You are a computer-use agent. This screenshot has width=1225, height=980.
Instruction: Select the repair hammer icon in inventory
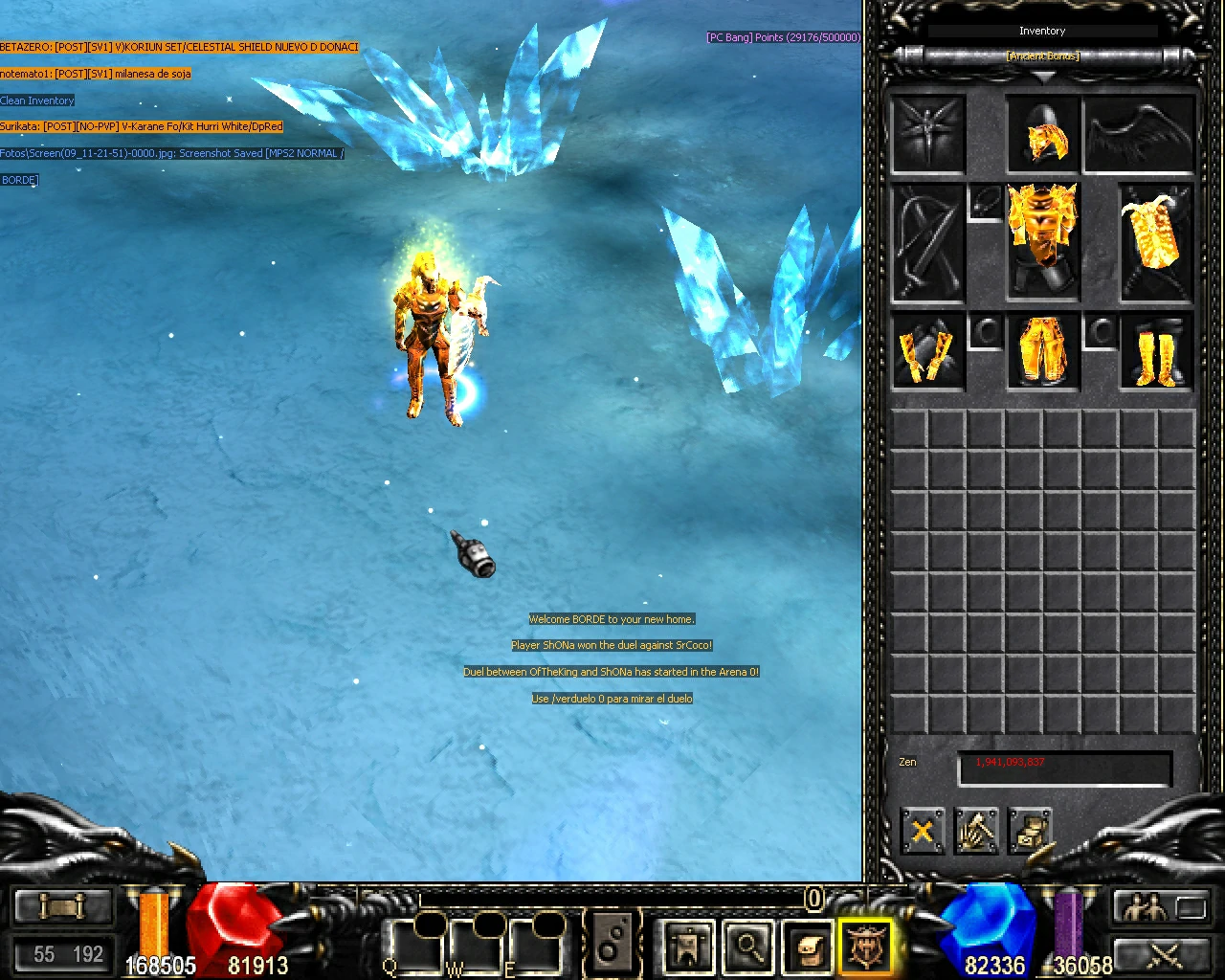[x=976, y=832]
